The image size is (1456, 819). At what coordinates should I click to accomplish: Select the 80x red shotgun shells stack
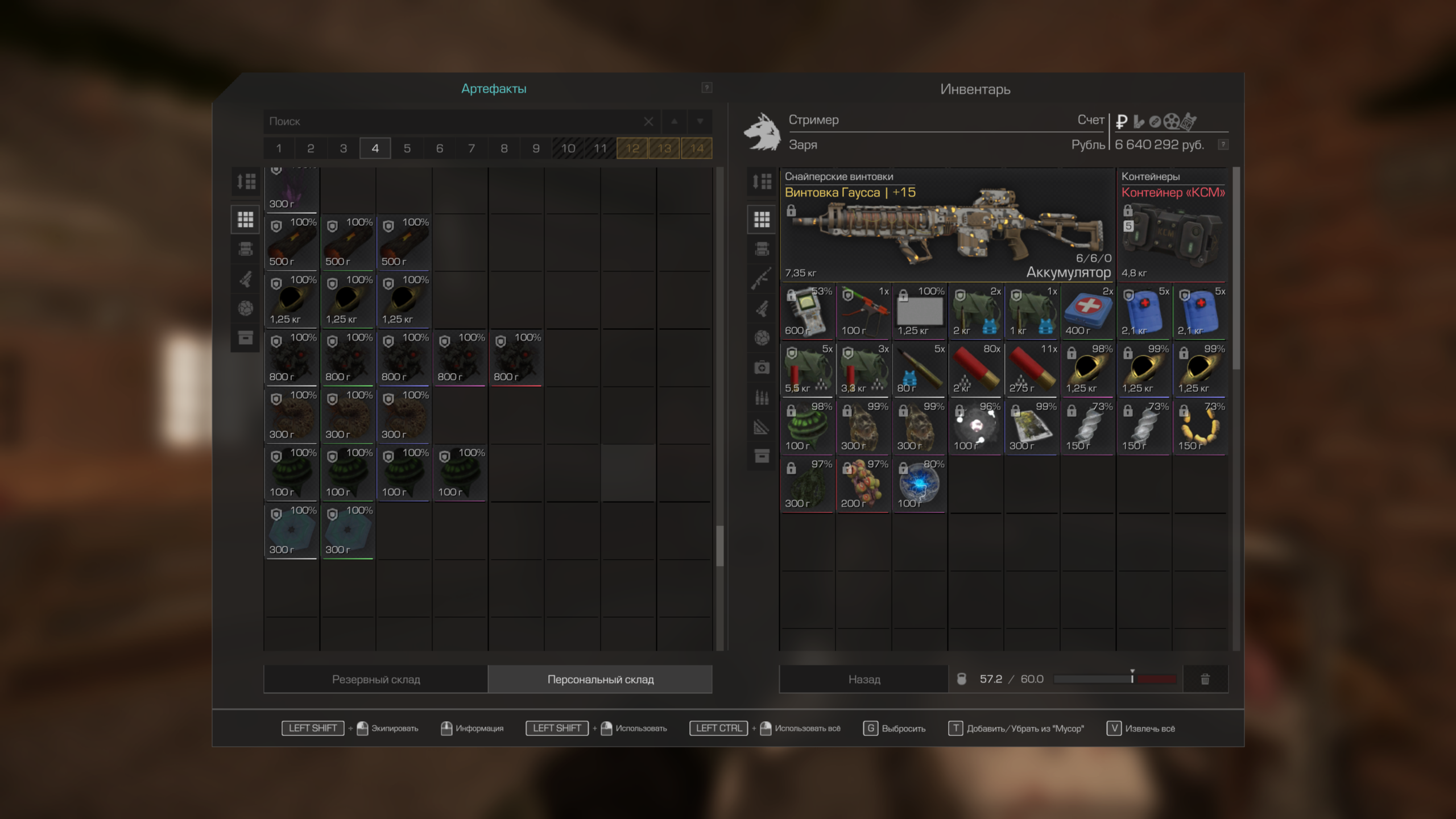click(x=975, y=369)
